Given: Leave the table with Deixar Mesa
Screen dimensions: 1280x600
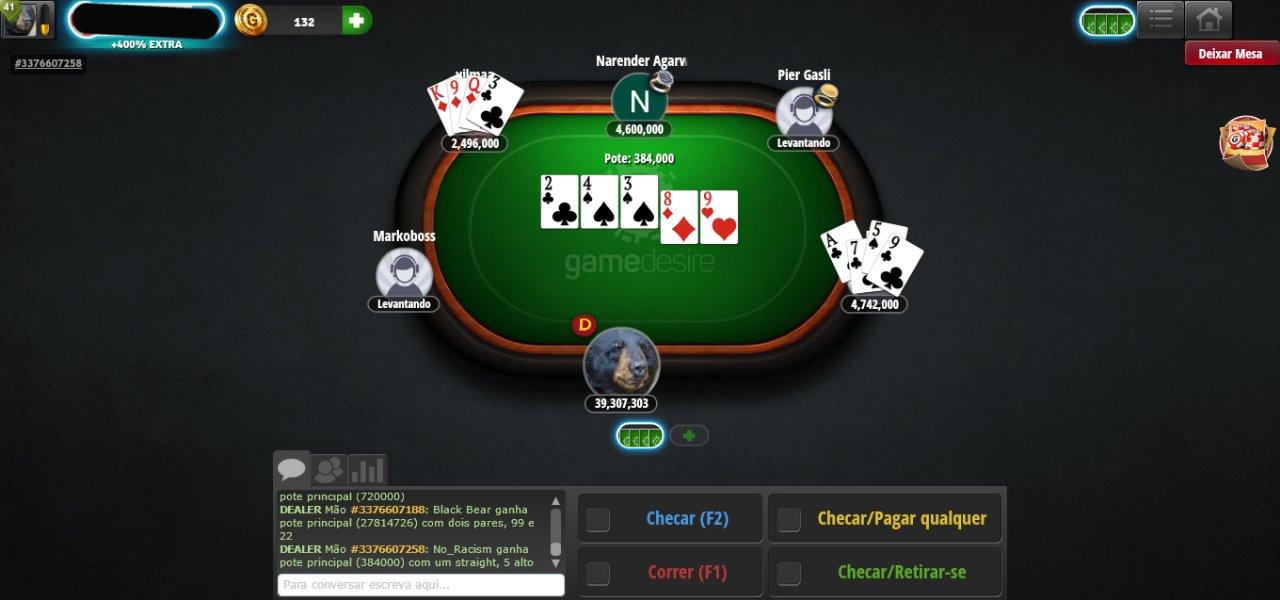Looking at the screenshot, I should click(x=1230, y=54).
